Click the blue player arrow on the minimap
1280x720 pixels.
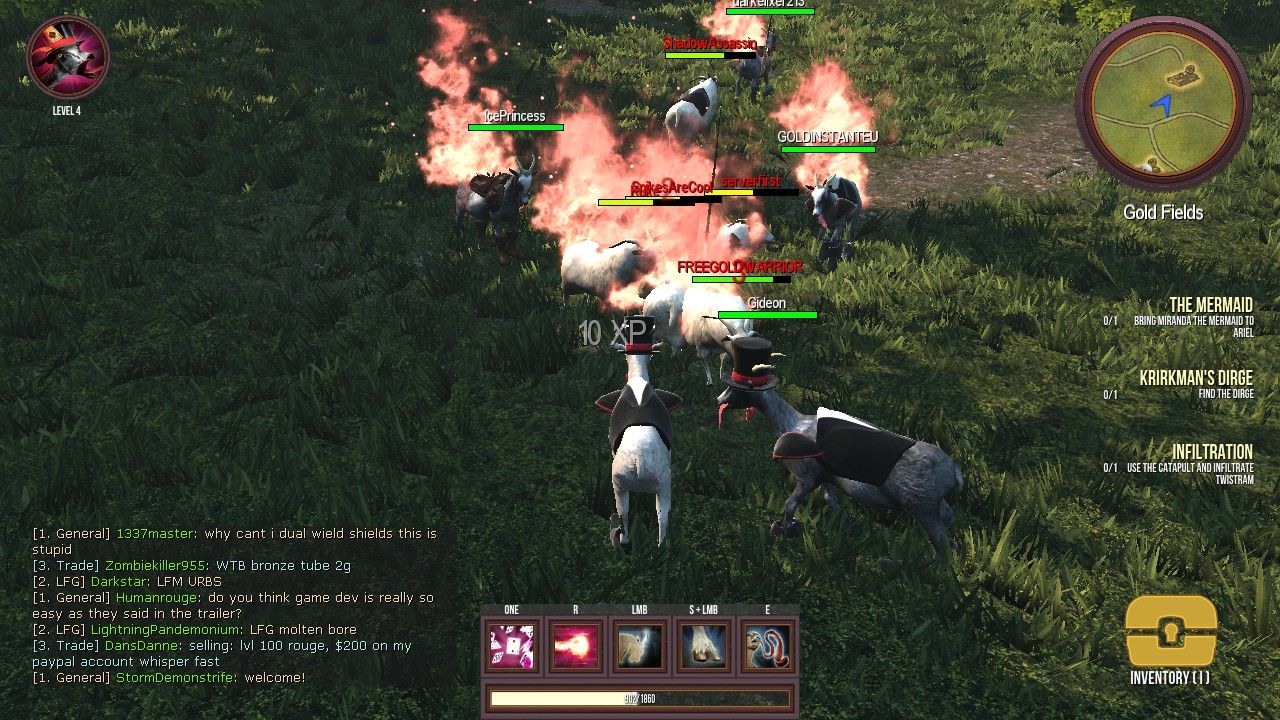[x=1164, y=100]
